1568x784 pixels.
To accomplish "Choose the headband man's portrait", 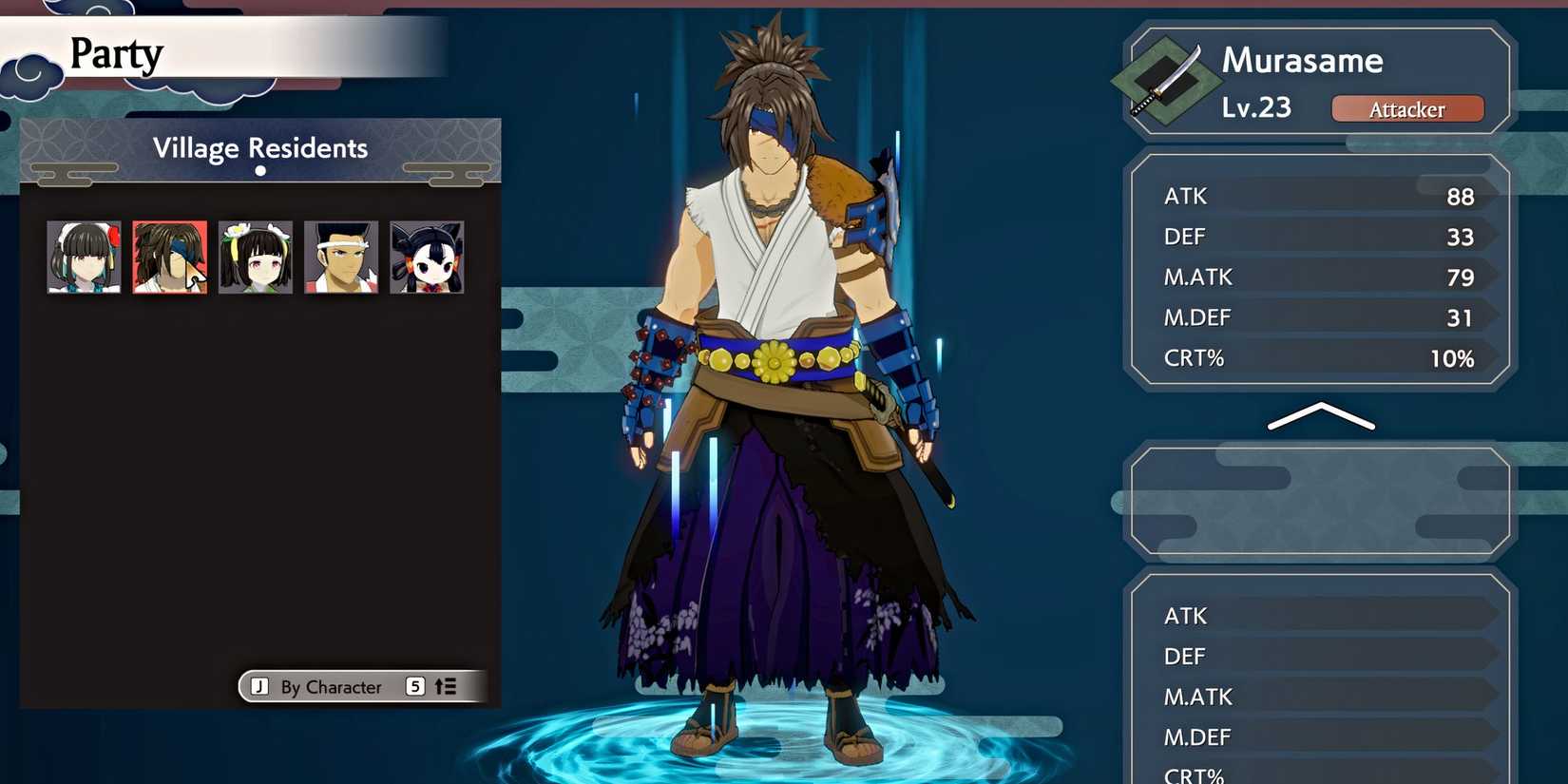I will 340,257.
